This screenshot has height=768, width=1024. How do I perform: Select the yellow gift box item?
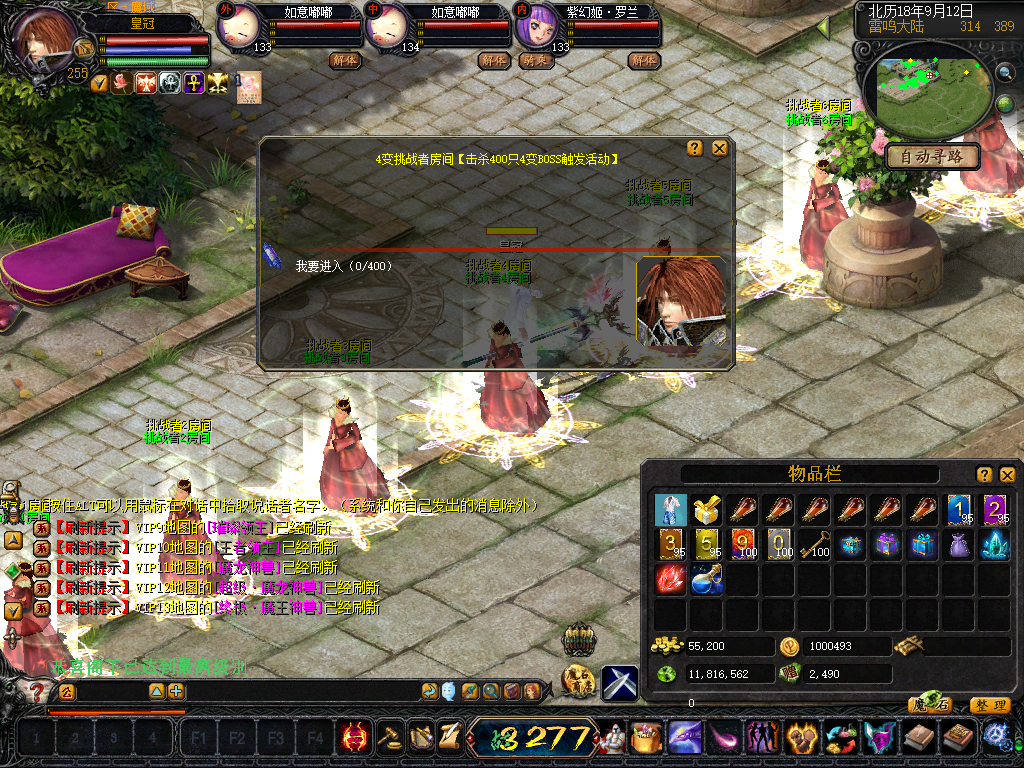(x=707, y=510)
